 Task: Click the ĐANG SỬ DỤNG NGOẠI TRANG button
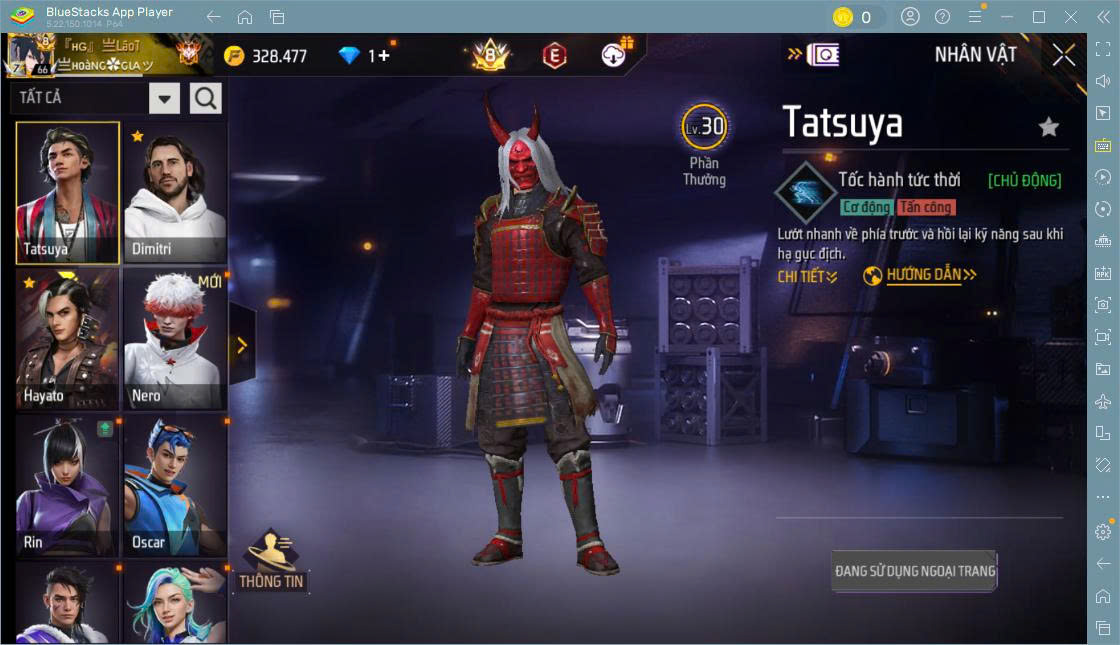point(915,571)
